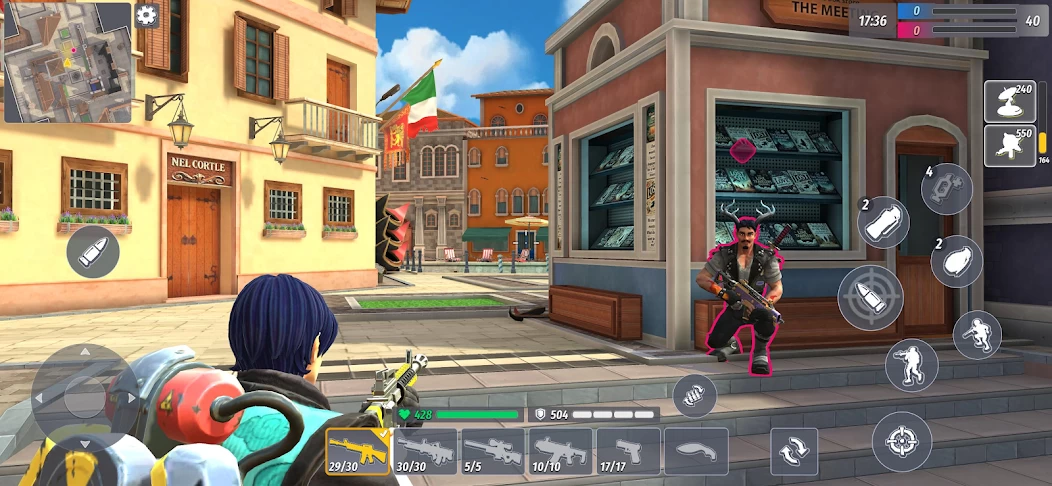1052x486 pixels.
Task: Activate the round crosshair aim button
Action: point(902,441)
